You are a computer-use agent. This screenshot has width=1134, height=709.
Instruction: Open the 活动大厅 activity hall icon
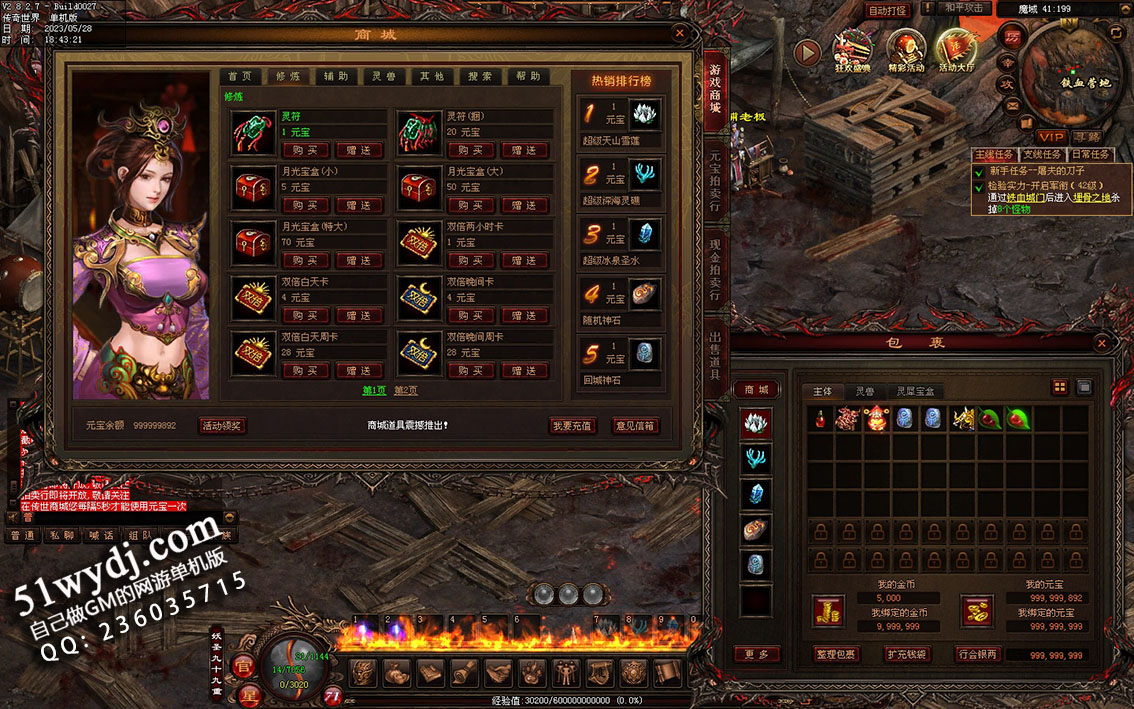pyautogui.click(x=955, y=50)
